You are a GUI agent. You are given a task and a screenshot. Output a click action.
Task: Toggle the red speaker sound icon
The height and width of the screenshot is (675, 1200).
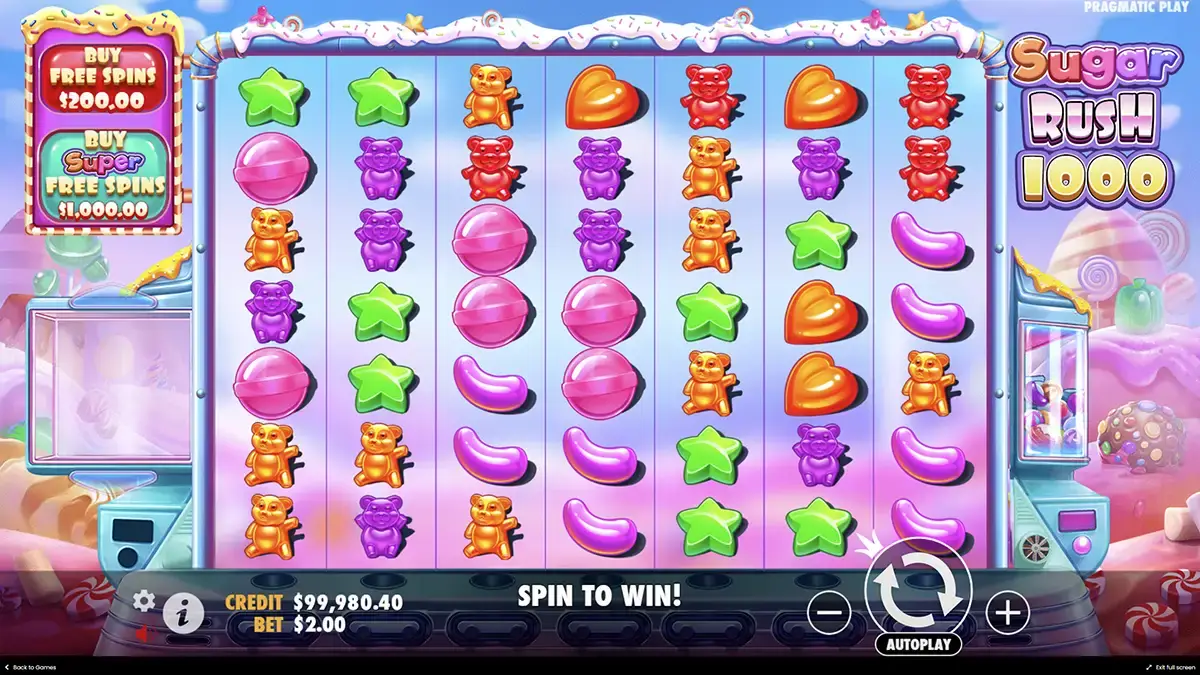(143, 633)
